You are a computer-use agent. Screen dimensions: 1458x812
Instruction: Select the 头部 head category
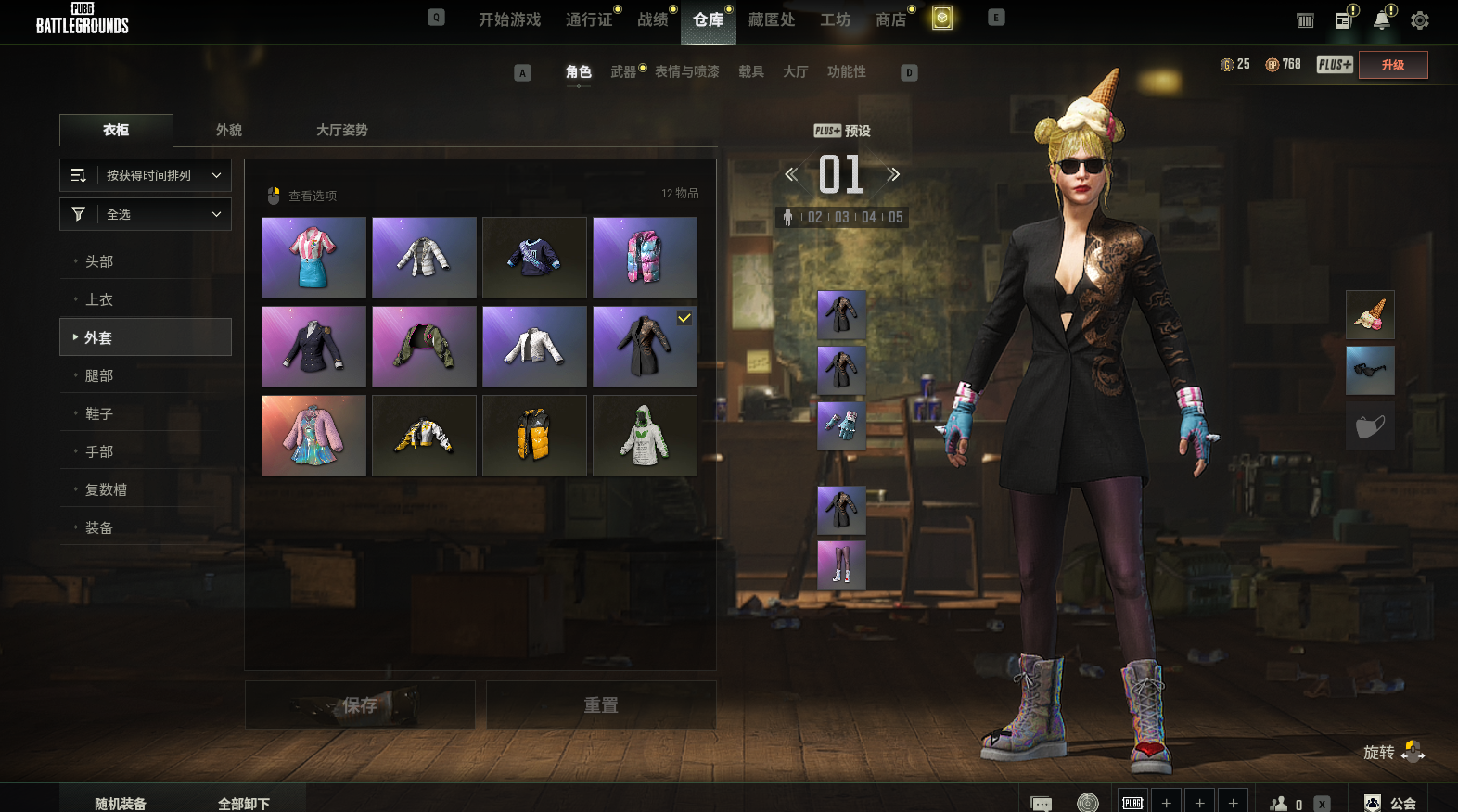coord(99,261)
